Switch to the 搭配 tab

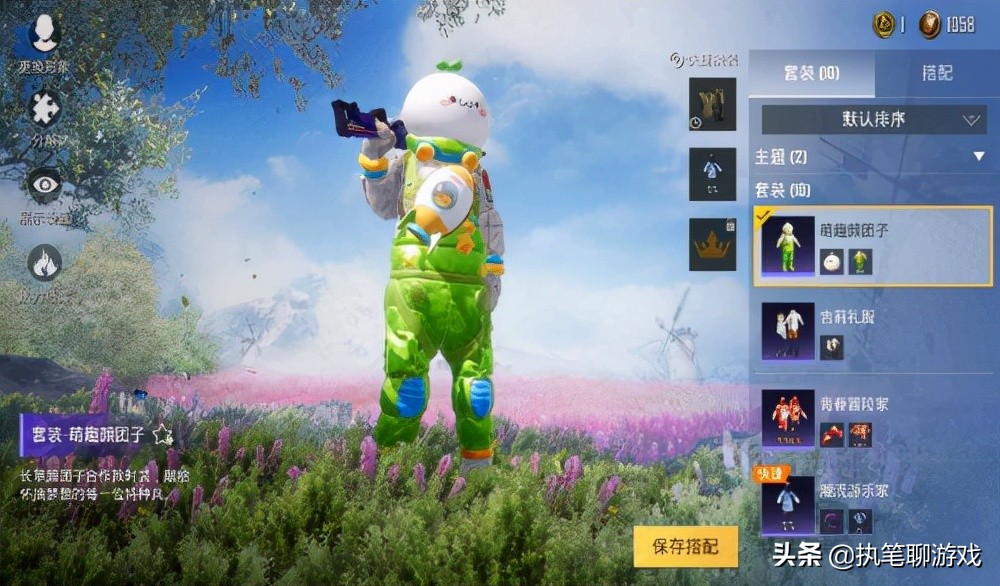pyautogui.click(x=936, y=74)
